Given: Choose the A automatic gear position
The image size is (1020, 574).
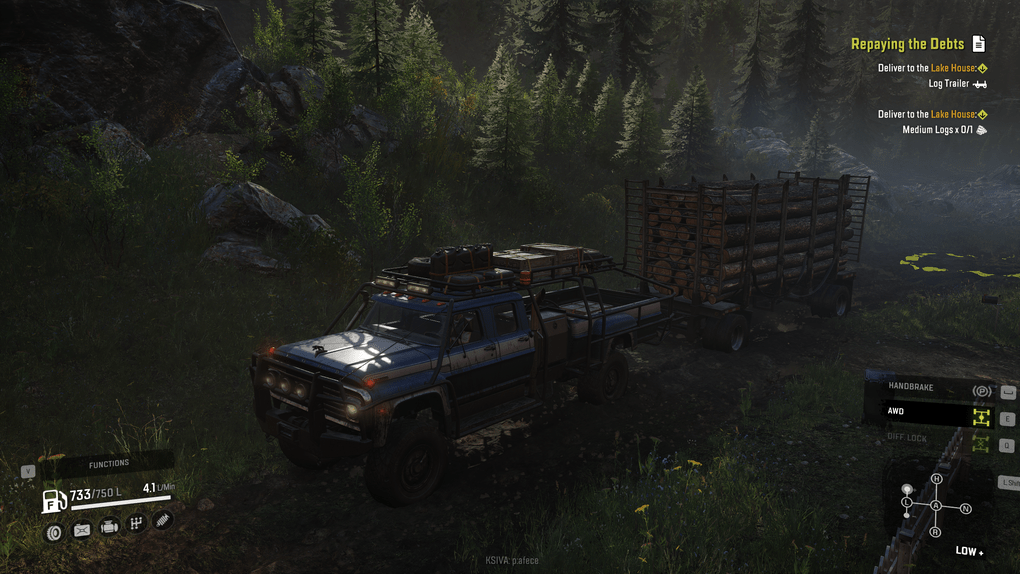Looking at the screenshot, I should coord(936,506).
